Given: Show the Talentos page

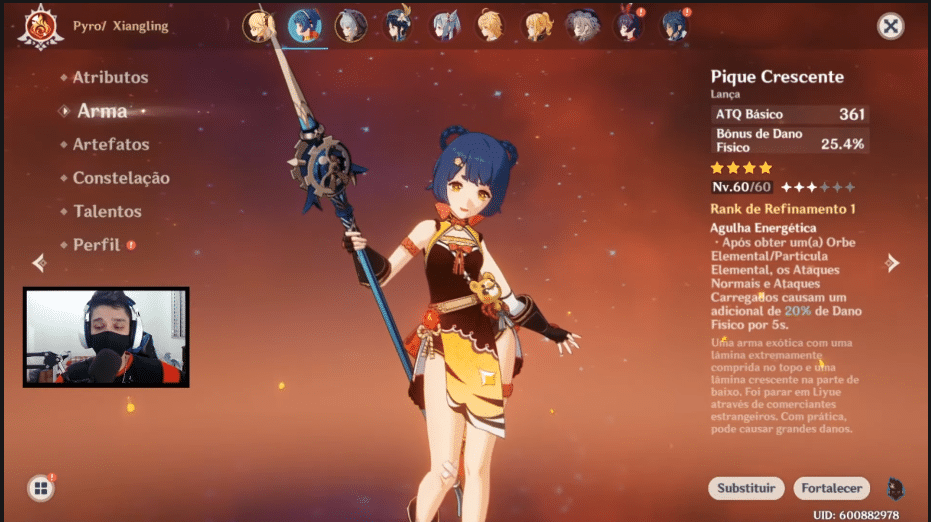Looking at the screenshot, I should point(107,211).
